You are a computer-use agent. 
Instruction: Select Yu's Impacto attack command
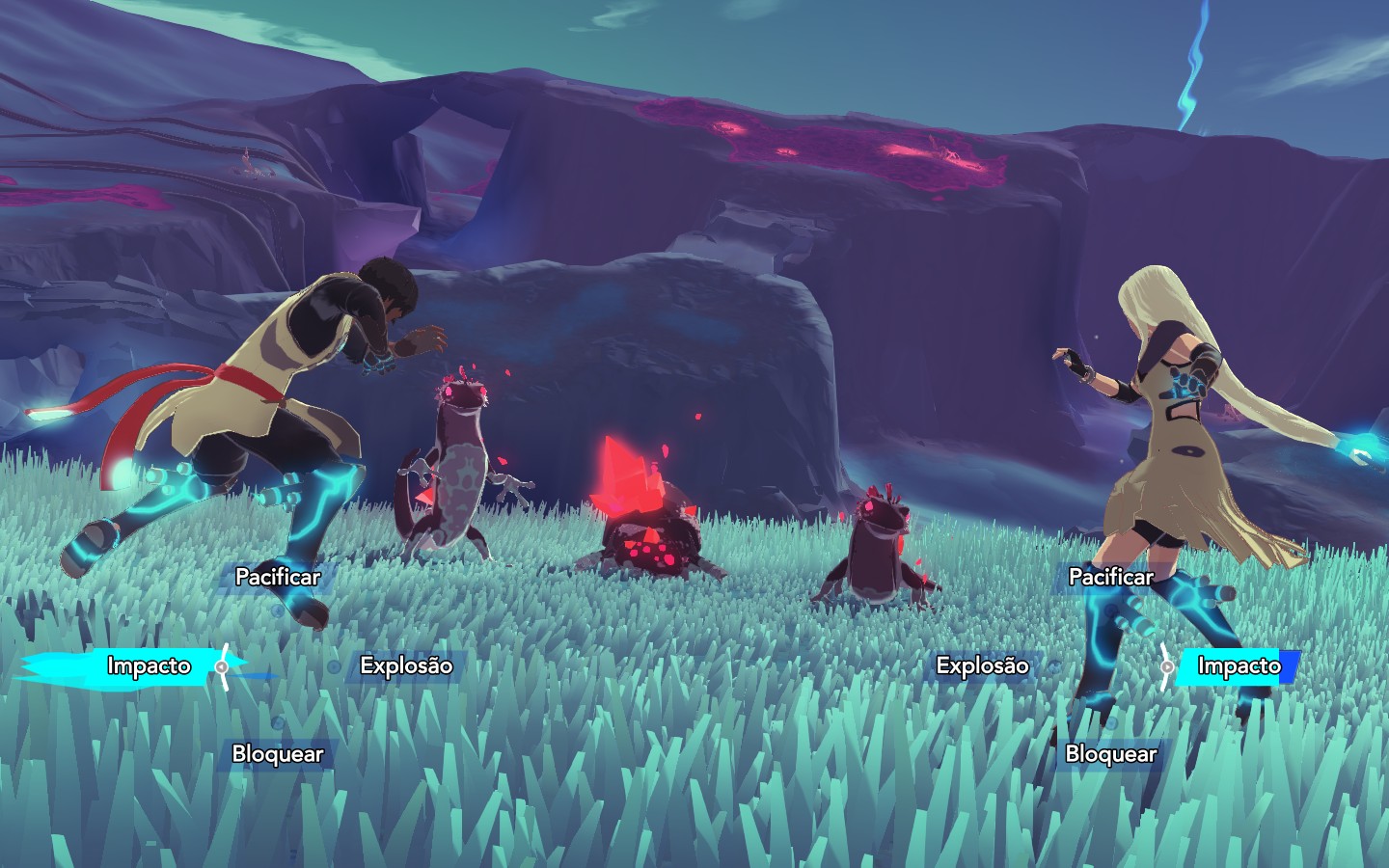[1238, 665]
